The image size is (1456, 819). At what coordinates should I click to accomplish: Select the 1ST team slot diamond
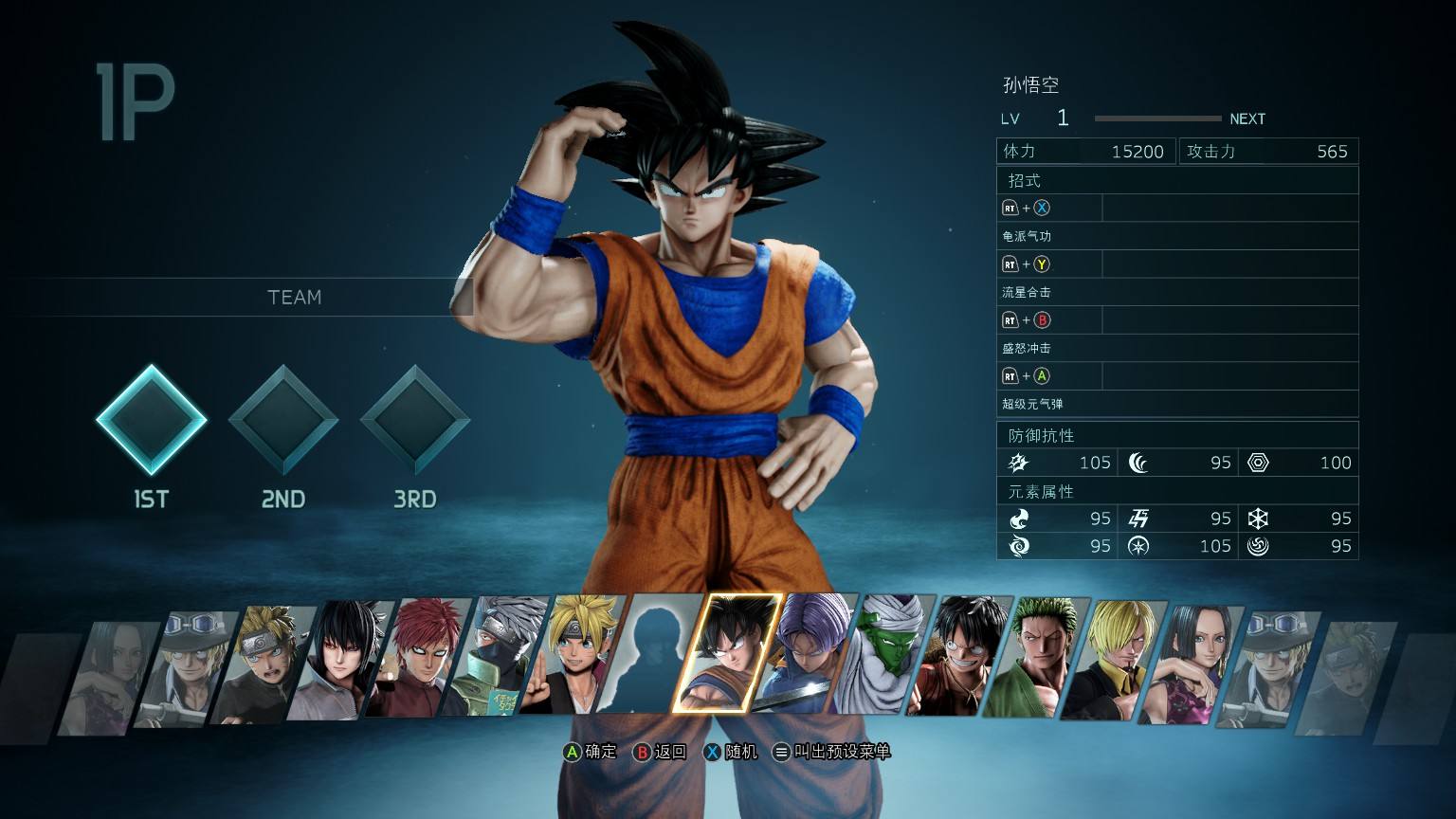coord(152,420)
